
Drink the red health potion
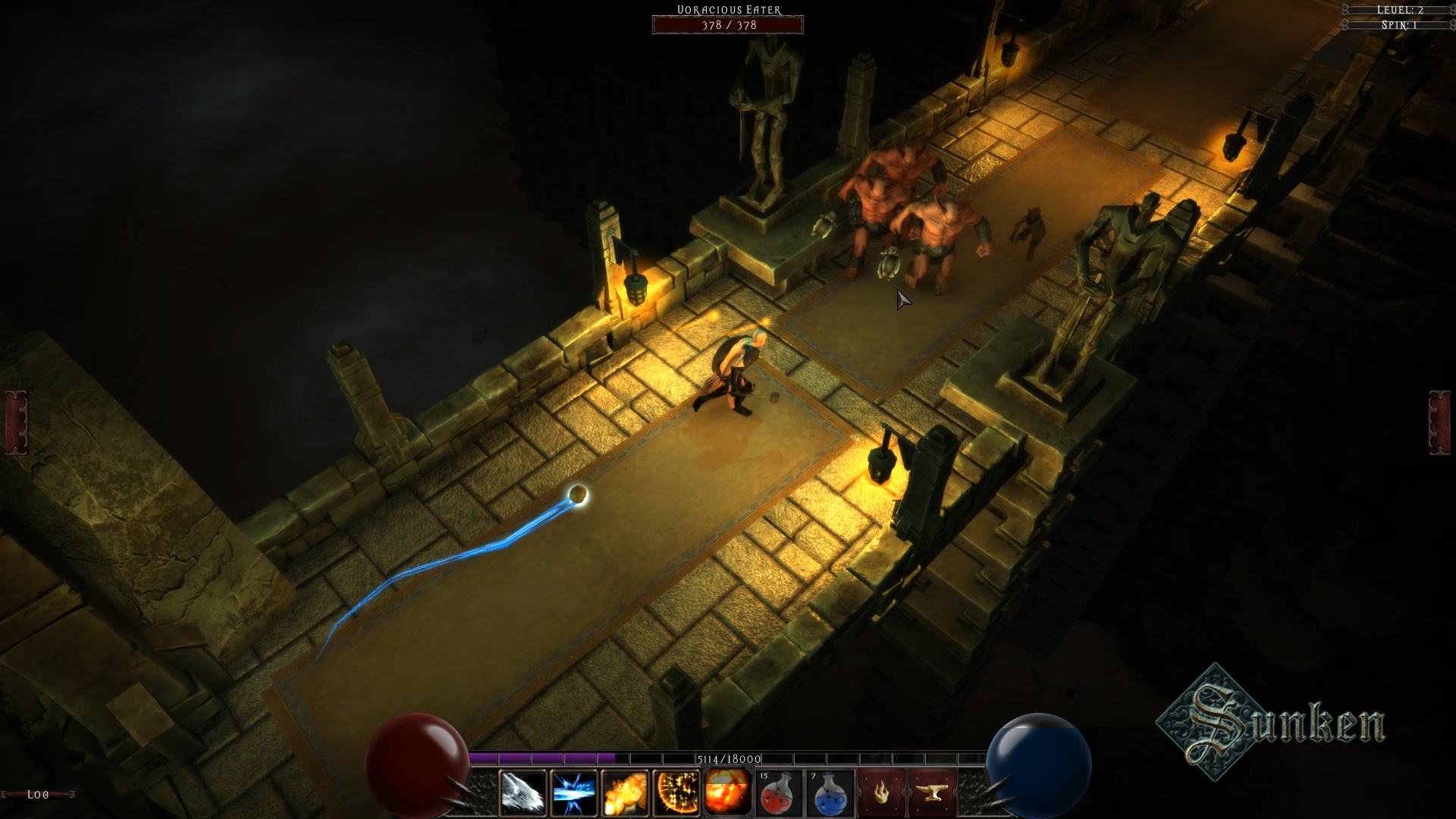click(780, 793)
